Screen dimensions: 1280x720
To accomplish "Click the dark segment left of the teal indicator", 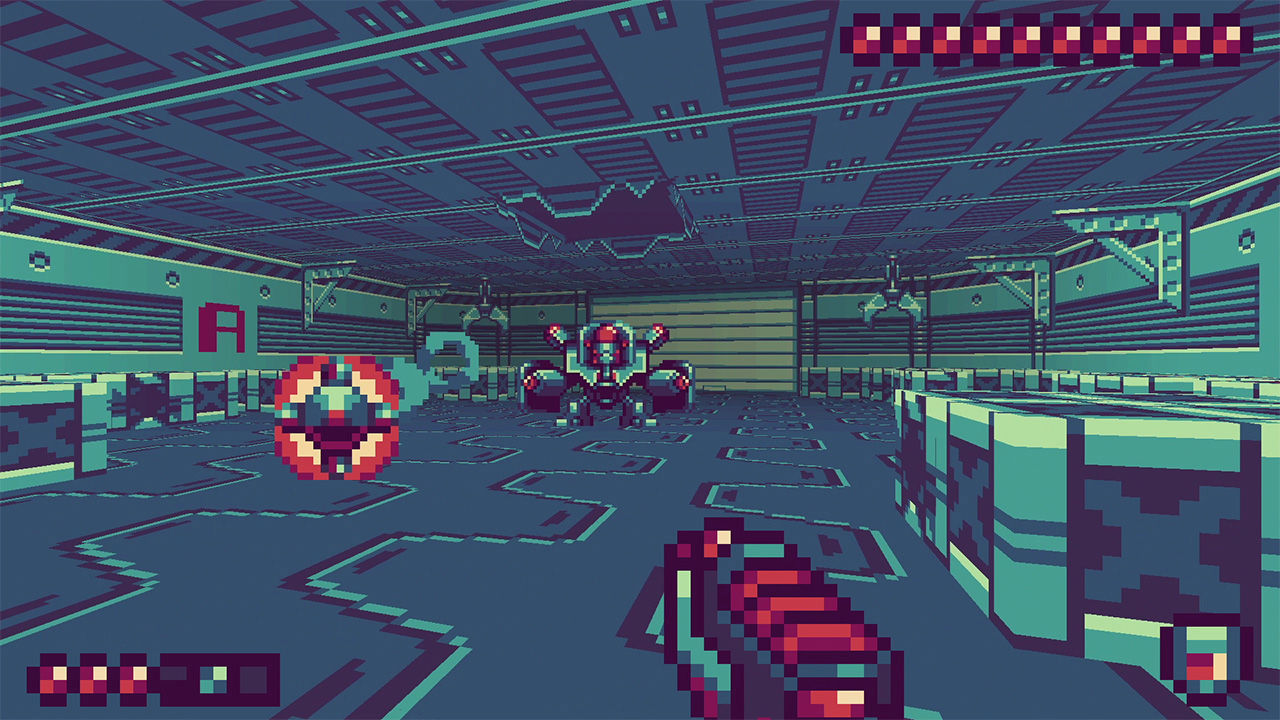I will point(172,677).
